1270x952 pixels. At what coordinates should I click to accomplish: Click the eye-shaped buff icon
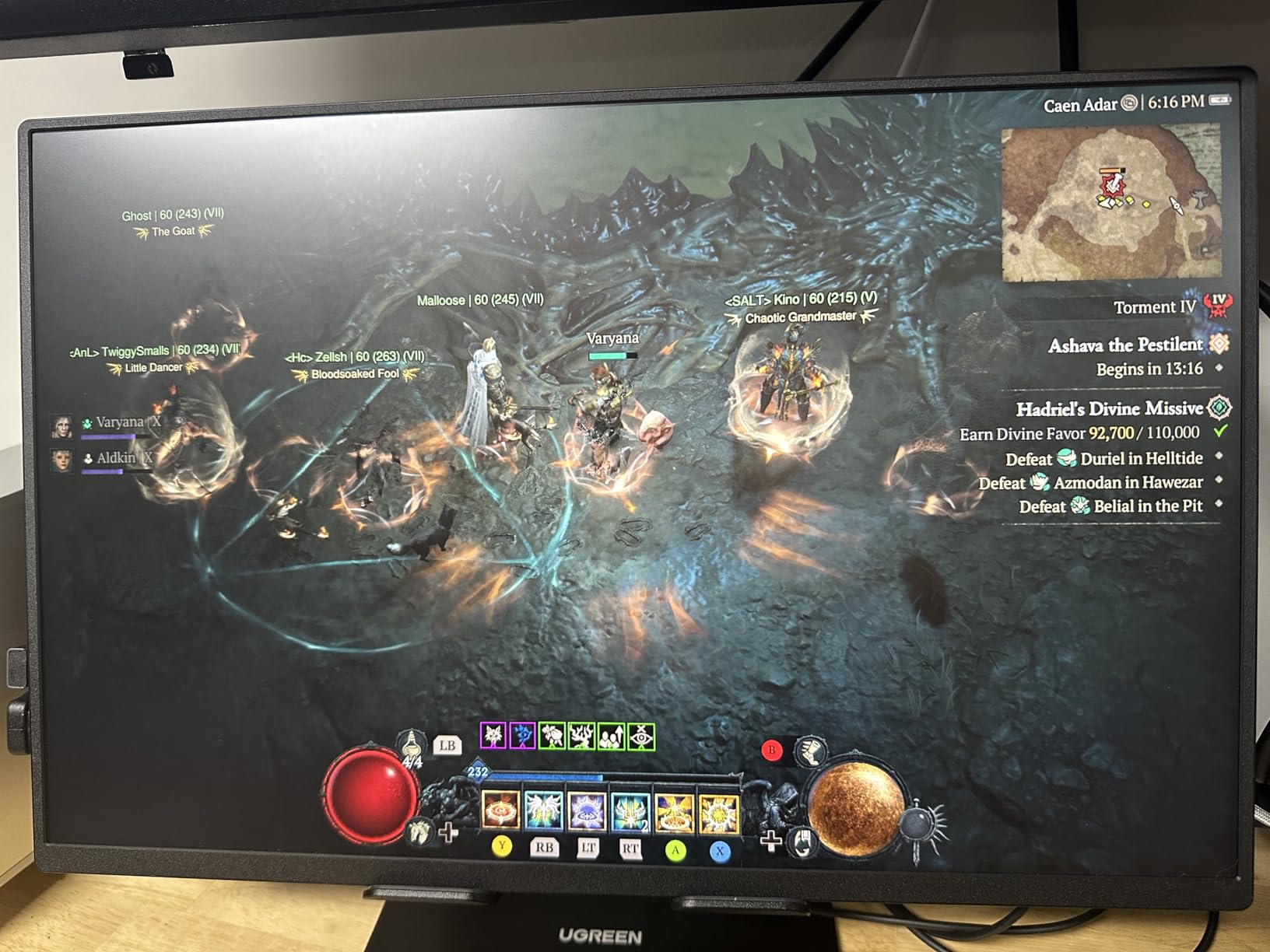[x=641, y=735]
